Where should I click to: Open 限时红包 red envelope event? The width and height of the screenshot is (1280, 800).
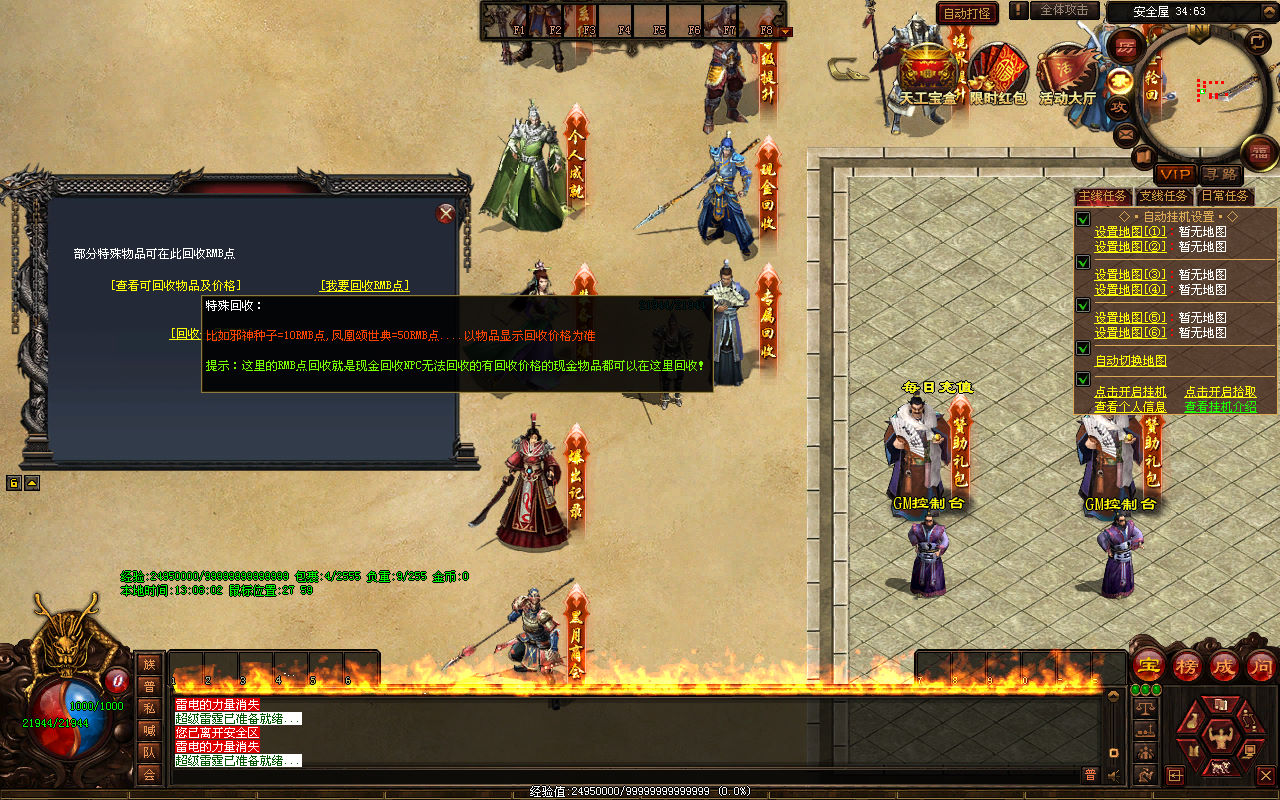[998, 75]
